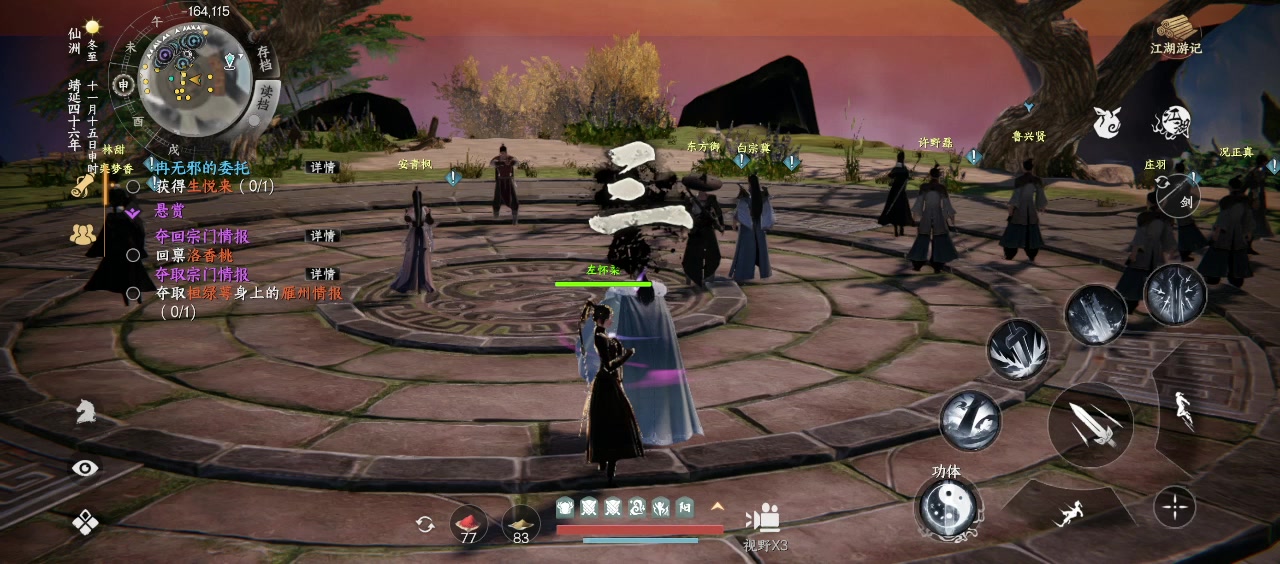
Task: Use the red powder item (77)
Action: (468, 524)
